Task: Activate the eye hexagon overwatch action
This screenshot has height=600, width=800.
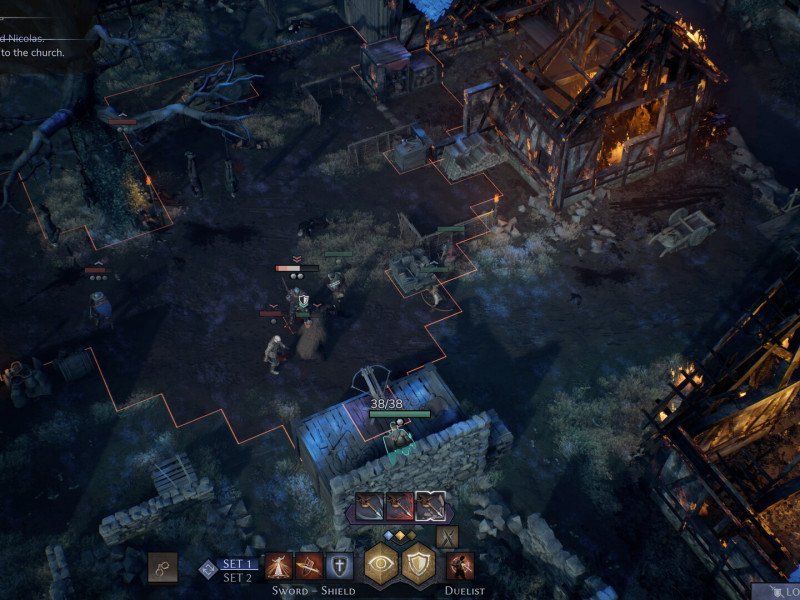Action: (382, 565)
